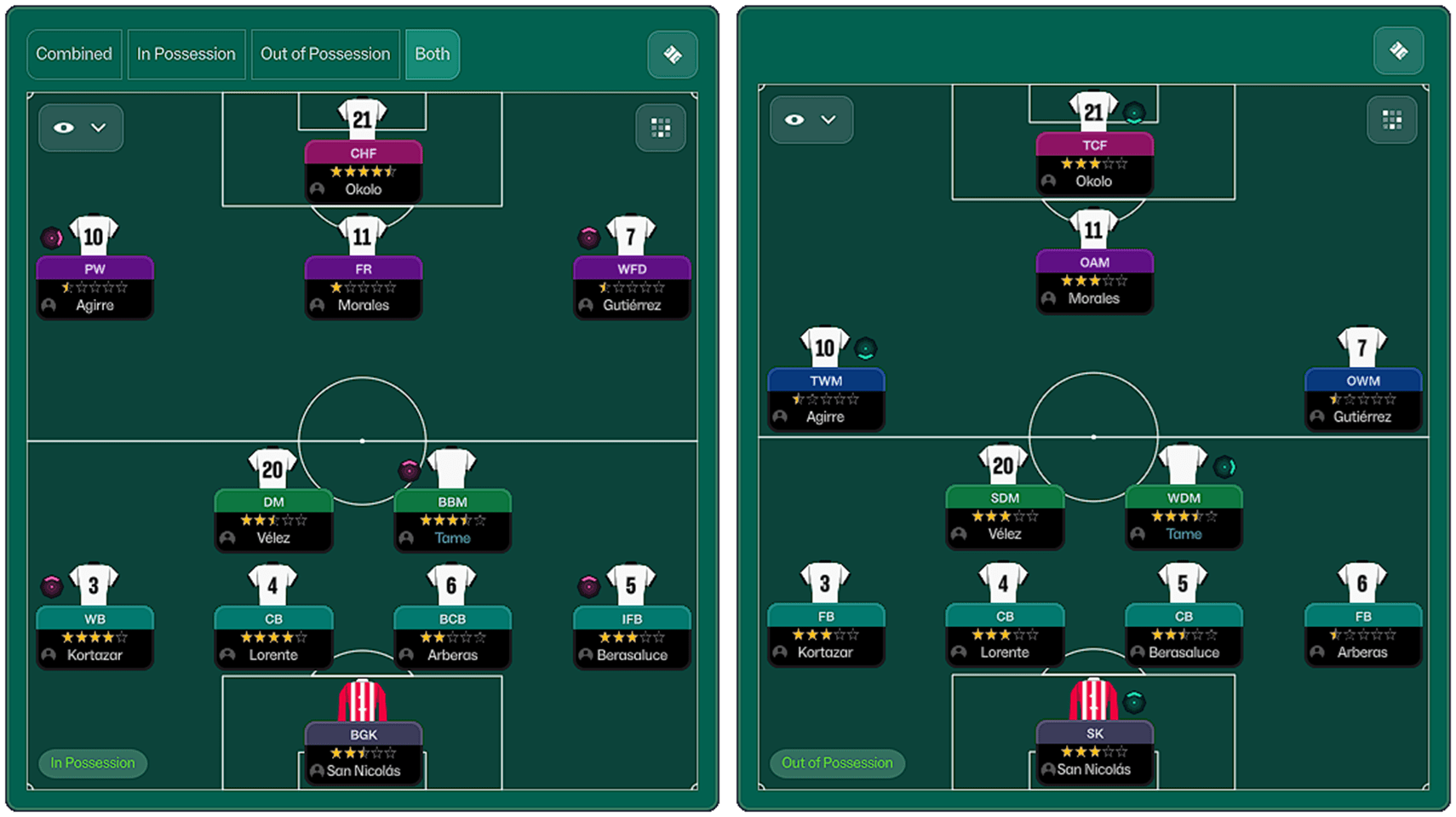Screen dimensions: 1456x817
Task: Select Okolo's TCF role card
Action: [1094, 164]
